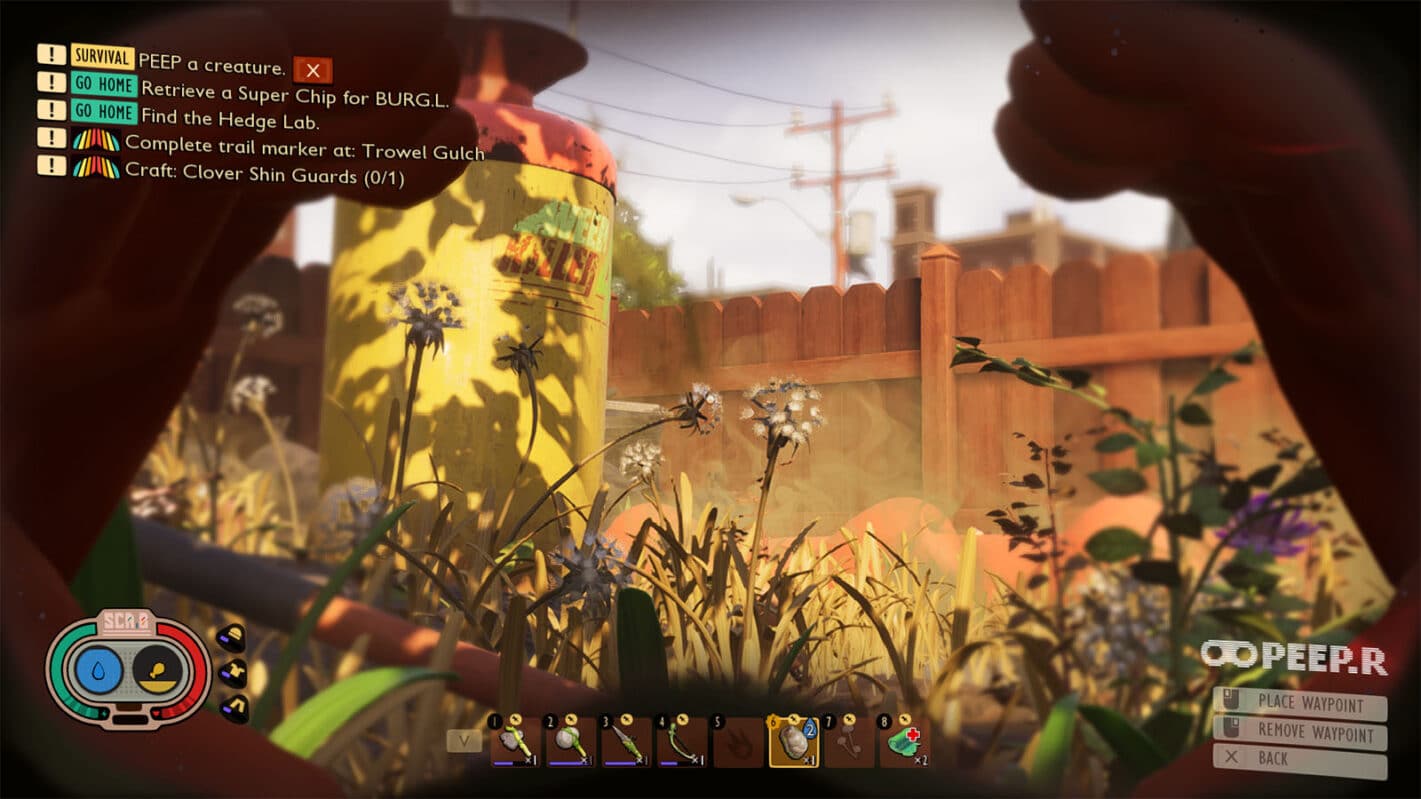Image resolution: width=1421 pixels, height=799 pixels.
Task: Open the Clover Shin Guards crafting objective
Action: coord(264,175)
